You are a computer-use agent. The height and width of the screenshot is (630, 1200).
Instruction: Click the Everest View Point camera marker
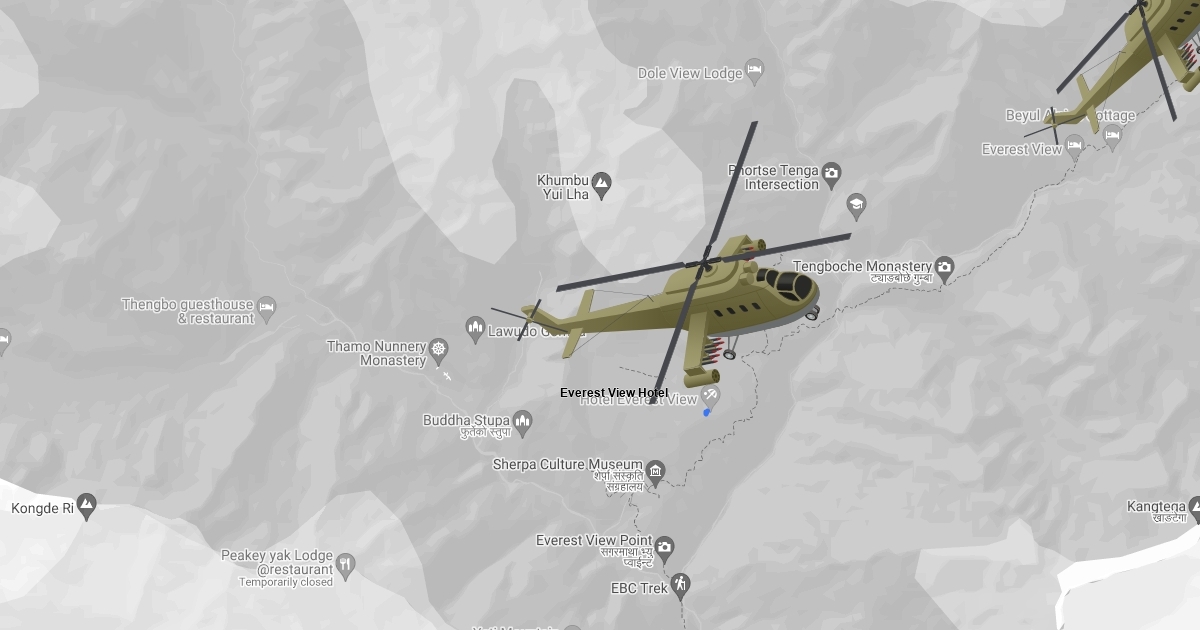663,547
